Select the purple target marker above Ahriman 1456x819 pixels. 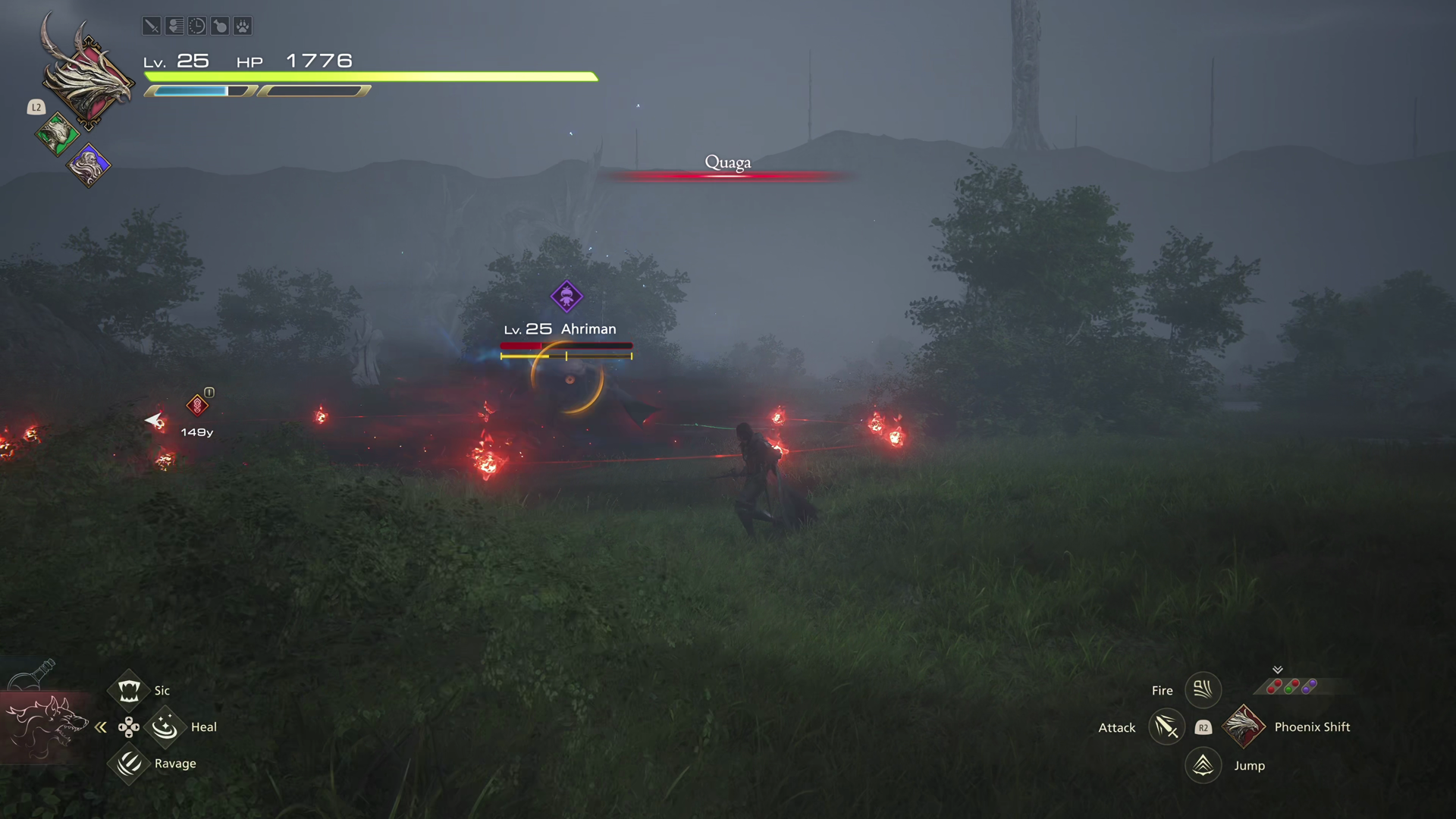pos(566,297)
